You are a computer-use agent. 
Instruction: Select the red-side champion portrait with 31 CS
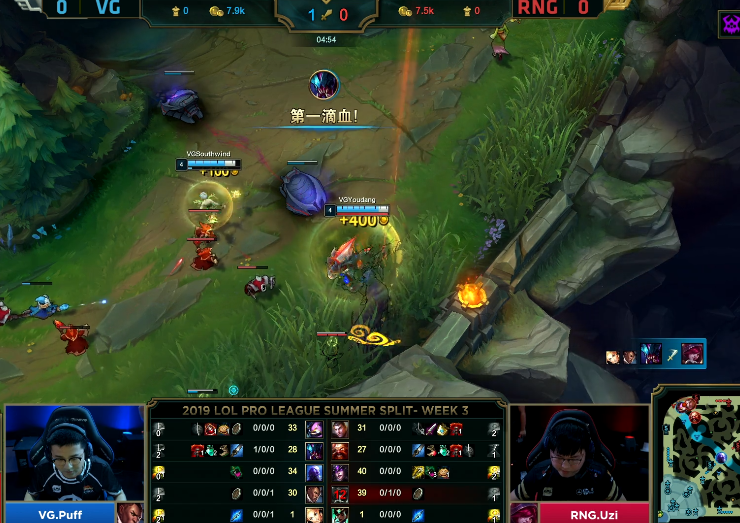(340, 429)
